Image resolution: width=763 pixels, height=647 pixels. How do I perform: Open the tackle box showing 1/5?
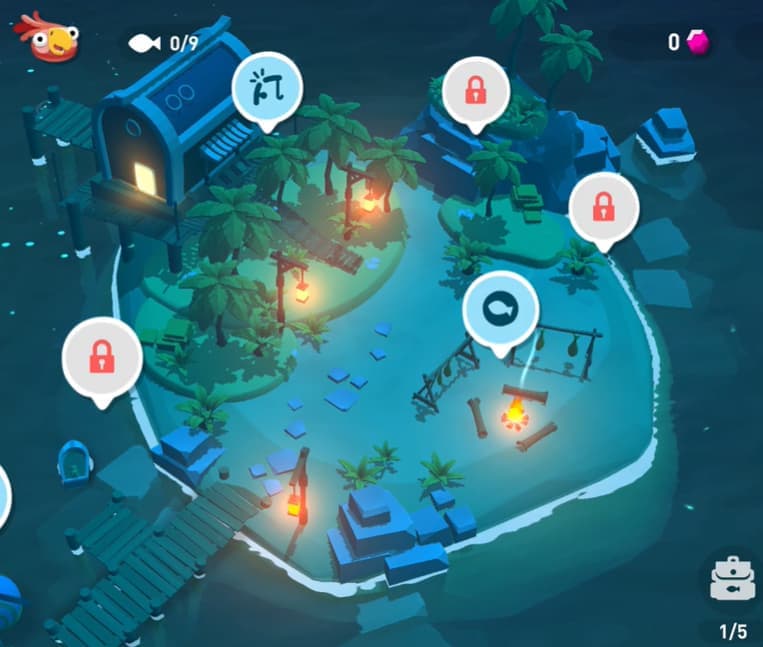pos(731,582)
